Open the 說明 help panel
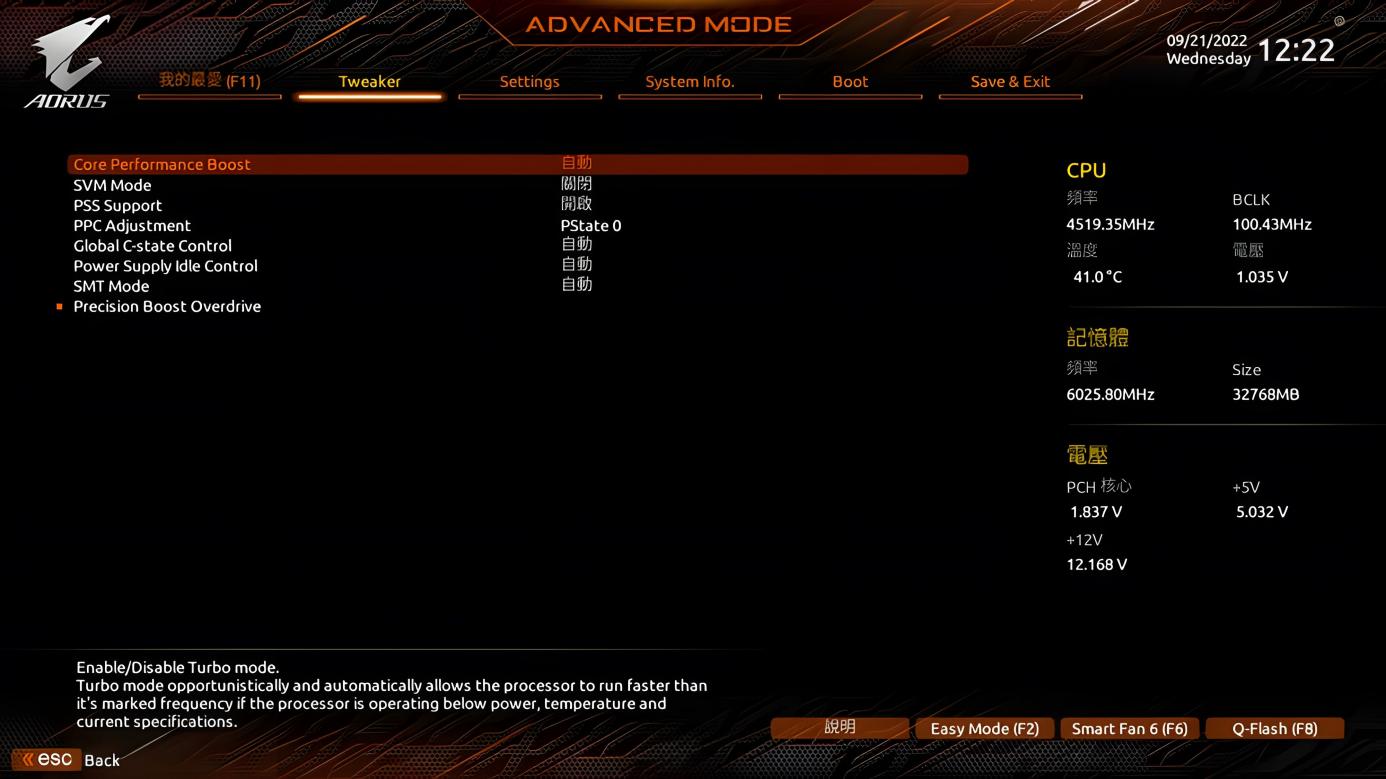This screenshot has width=1386, height=779. click(840, 728)
